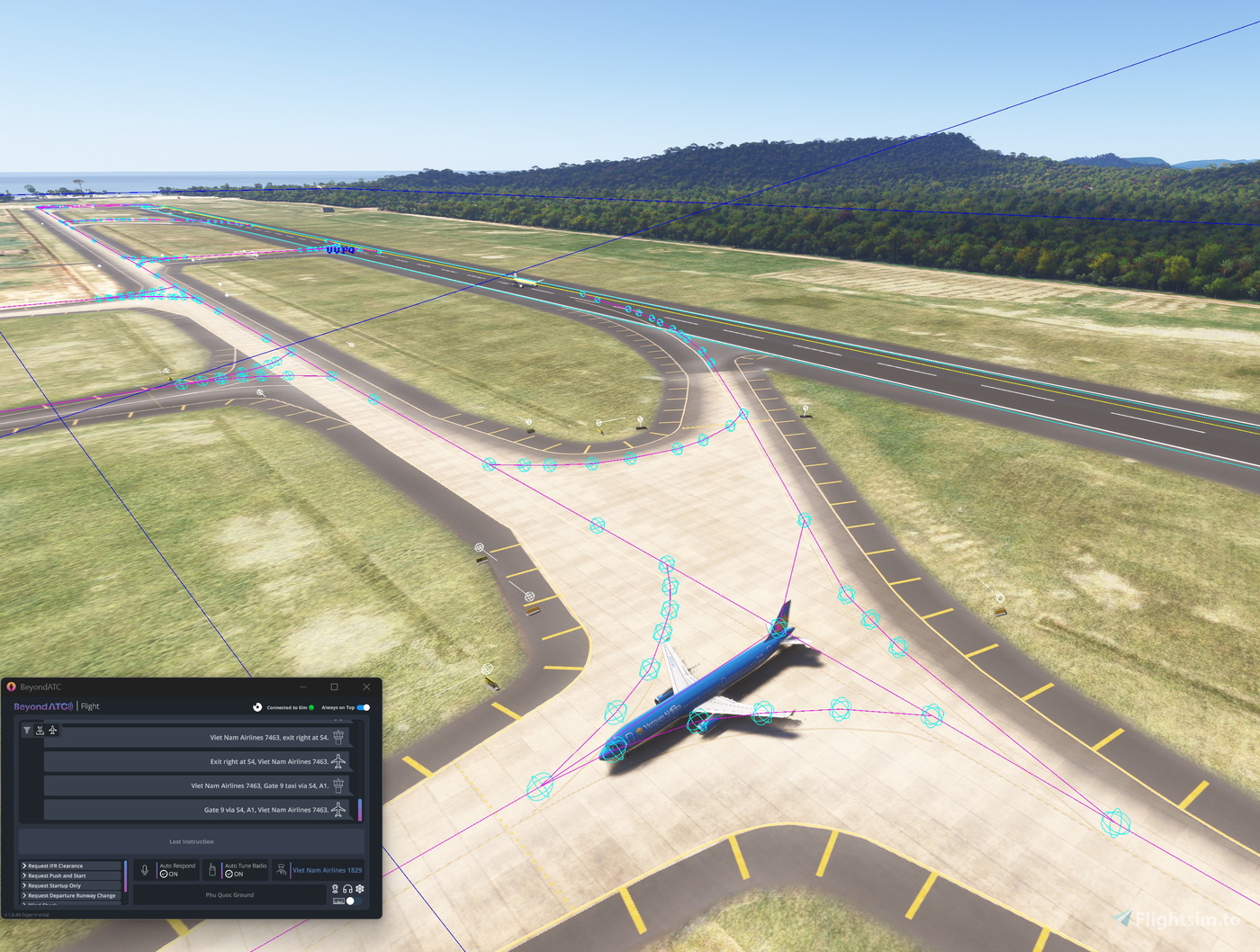Click the Phu Quoc Ground frequency button
1260x952 pixels.
(x=229, y=894)
